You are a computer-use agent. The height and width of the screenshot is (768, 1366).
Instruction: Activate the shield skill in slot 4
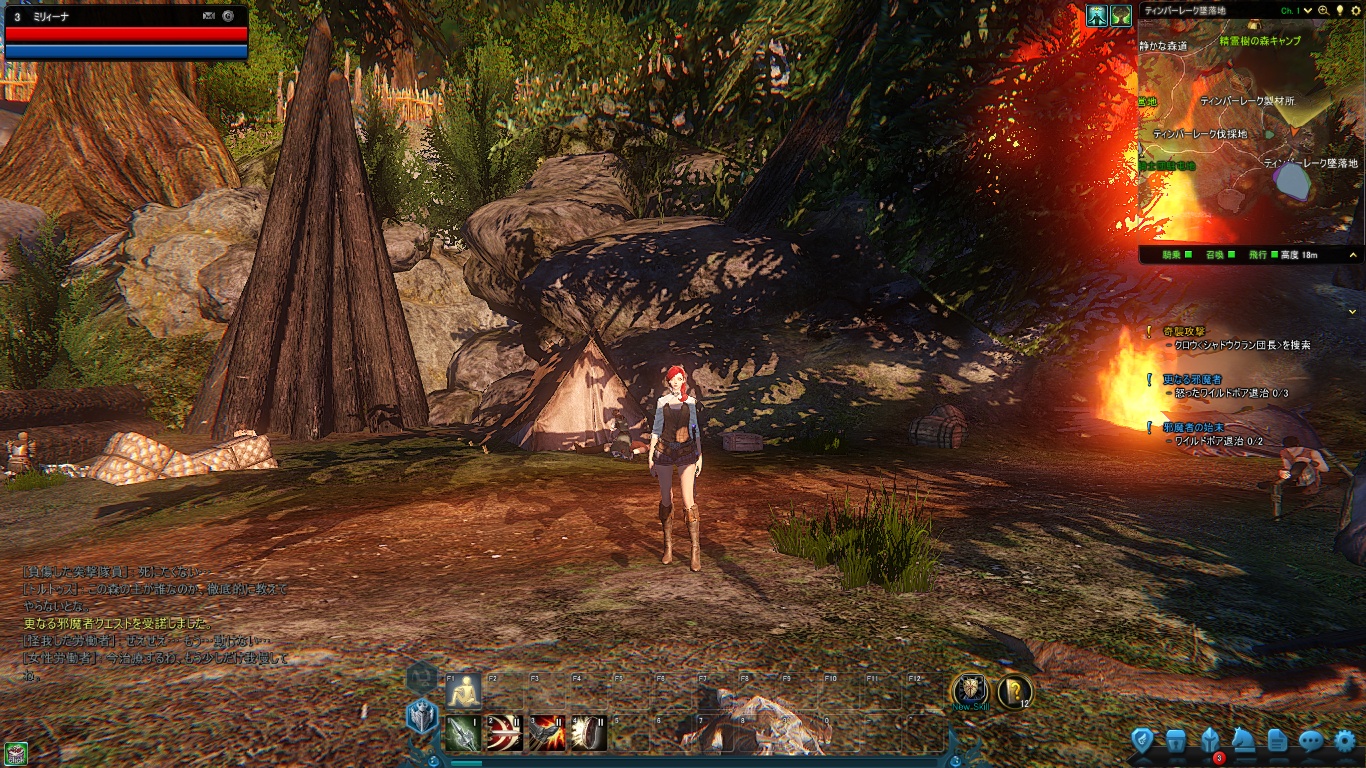tap(590, 733)
